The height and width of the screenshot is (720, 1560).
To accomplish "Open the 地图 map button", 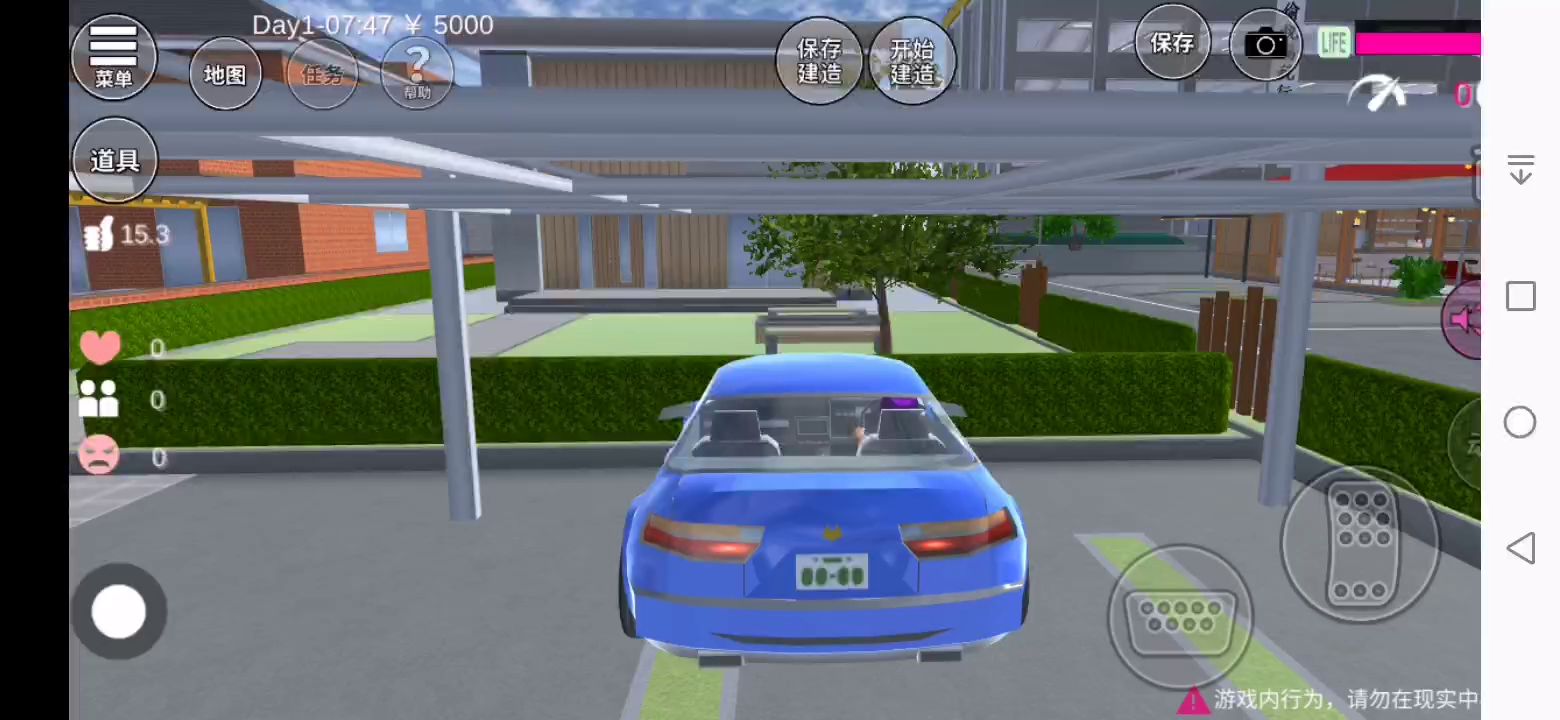I will coord(225,74).
